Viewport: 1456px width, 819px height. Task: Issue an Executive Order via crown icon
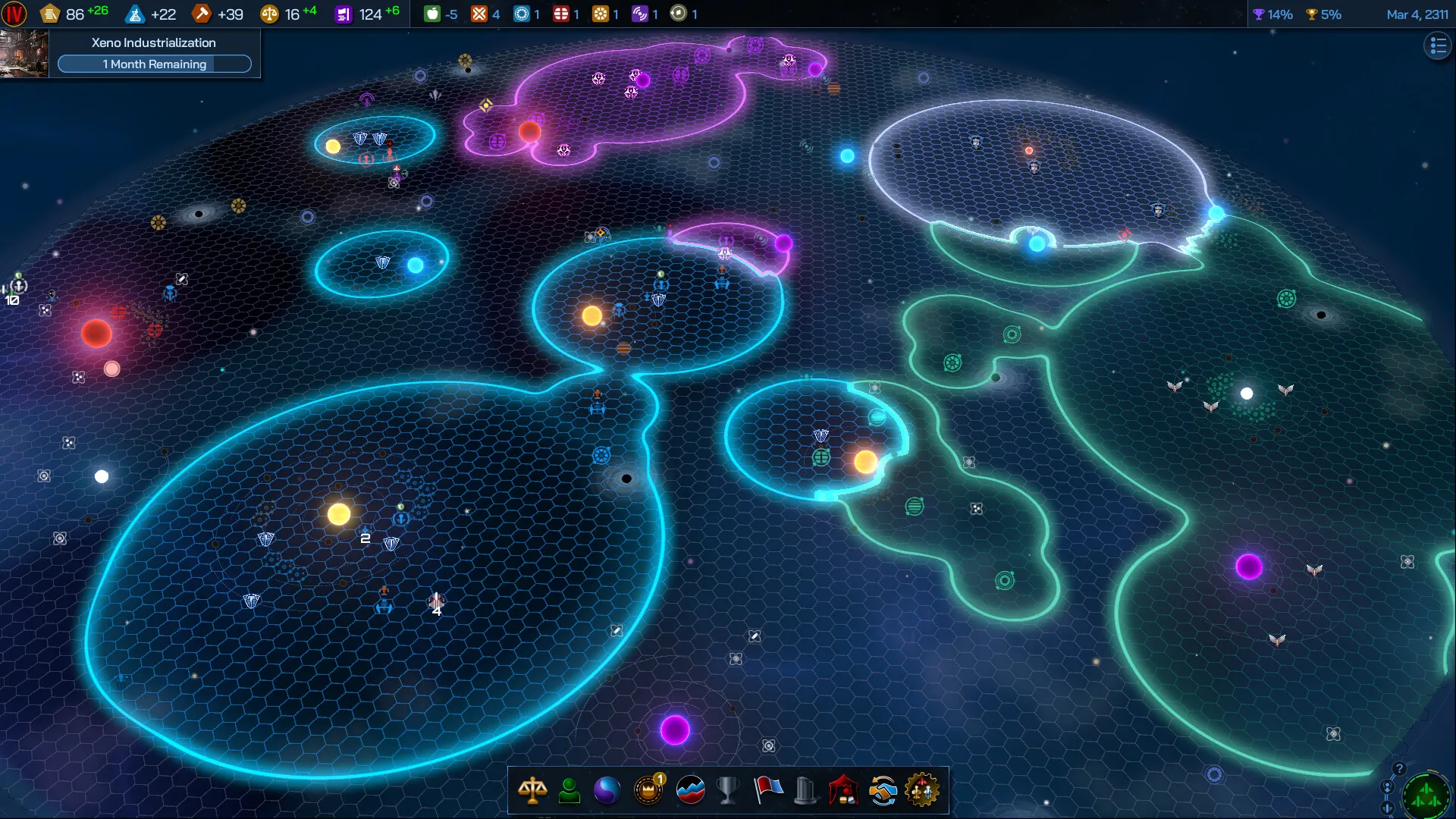648,791
